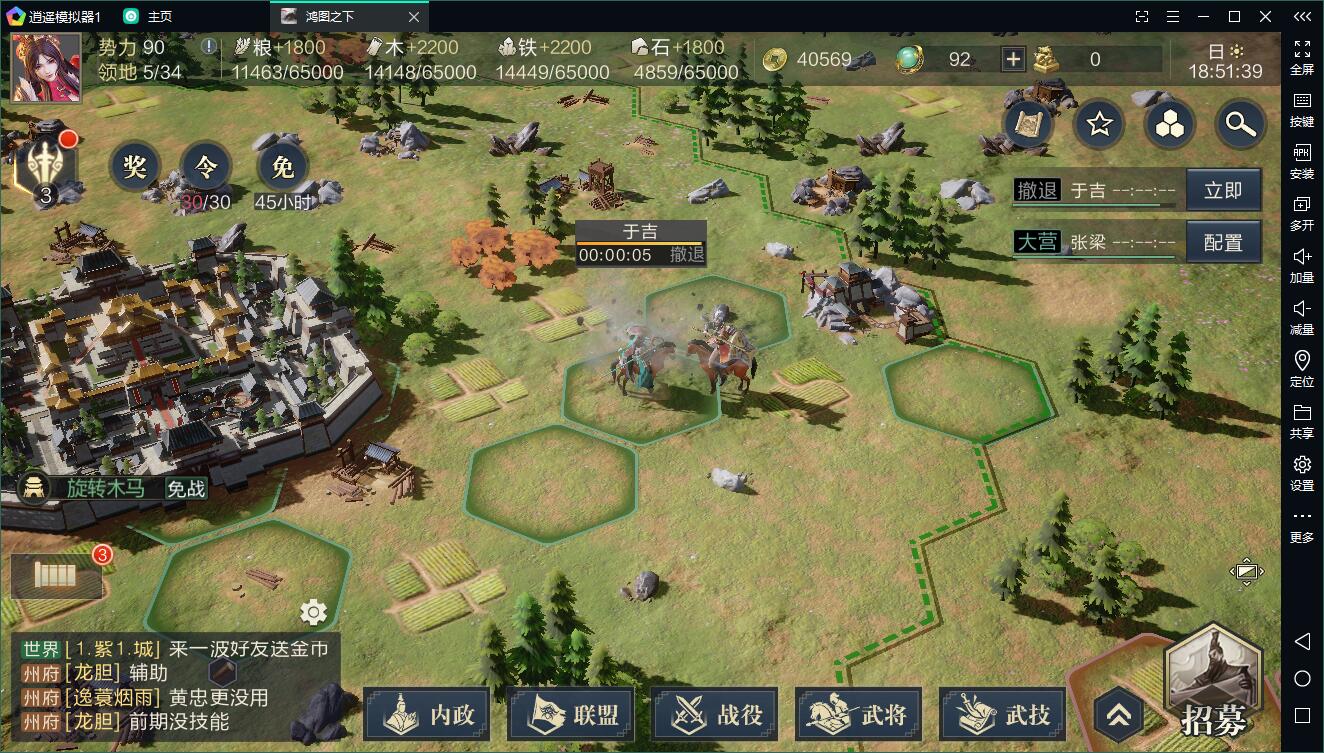The image size is (1324, 753).
Task: Open the map scroll icon
Action: pos(1029,124)
